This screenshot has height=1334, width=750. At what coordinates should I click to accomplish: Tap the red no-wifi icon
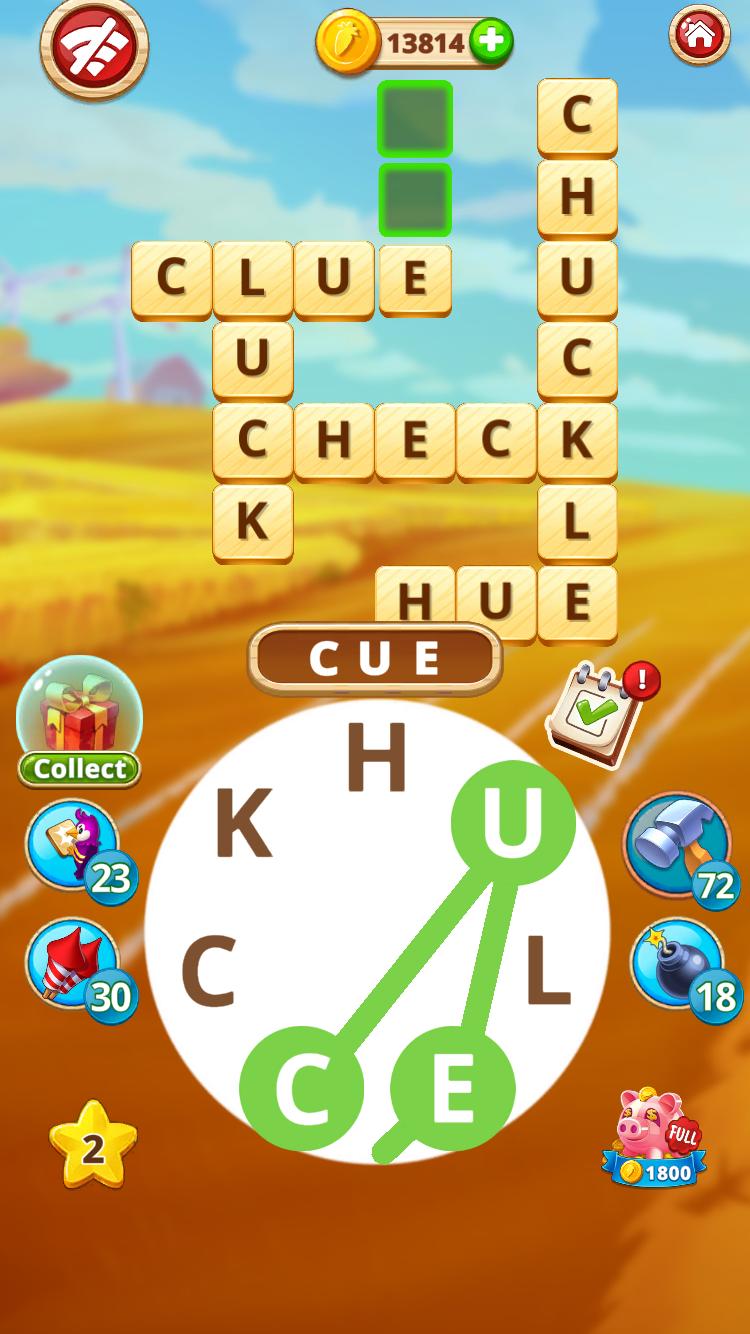[94, 47]
